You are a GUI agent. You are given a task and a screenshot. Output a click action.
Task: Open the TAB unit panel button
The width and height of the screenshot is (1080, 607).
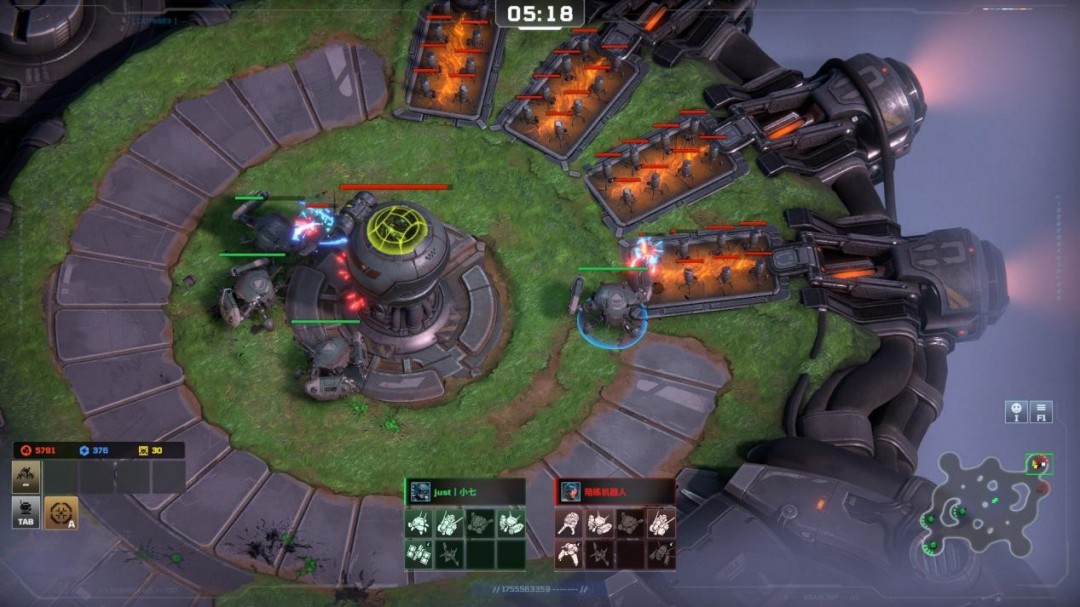coord(27,513)
